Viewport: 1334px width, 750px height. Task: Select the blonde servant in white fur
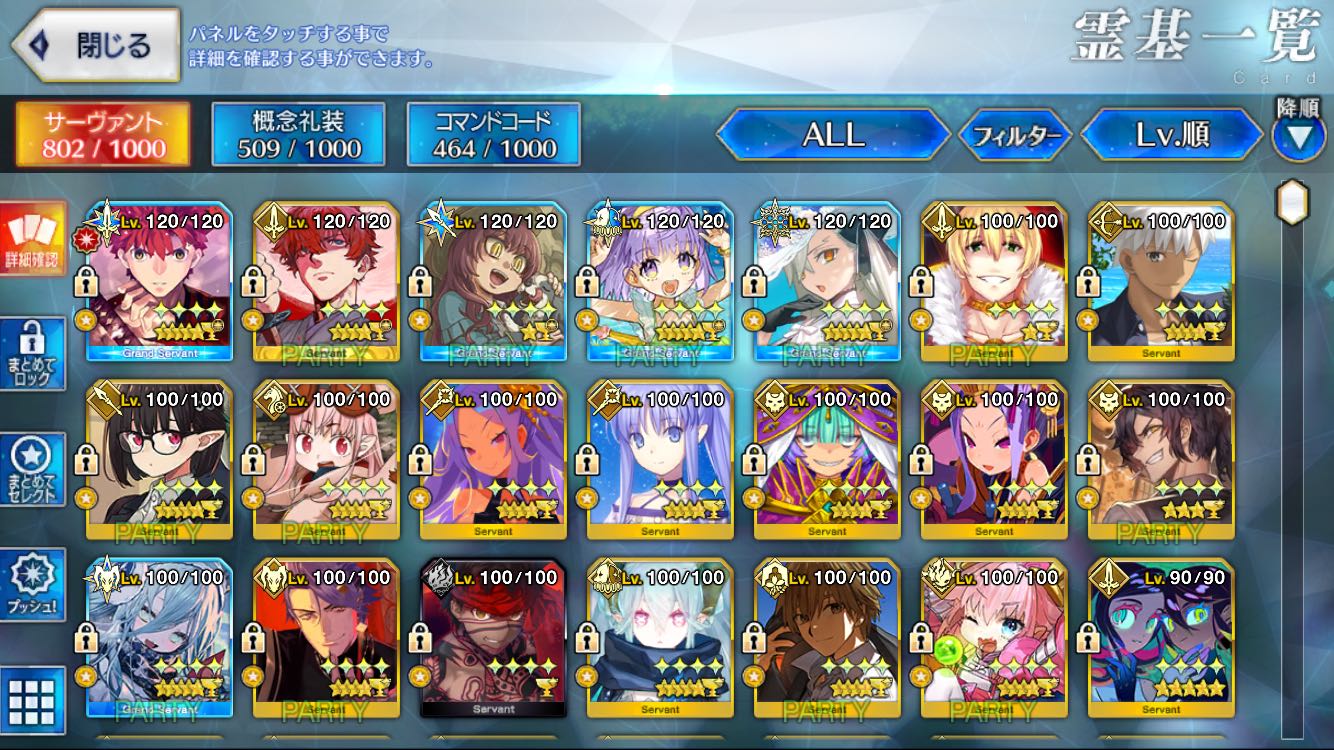point(994,282)
